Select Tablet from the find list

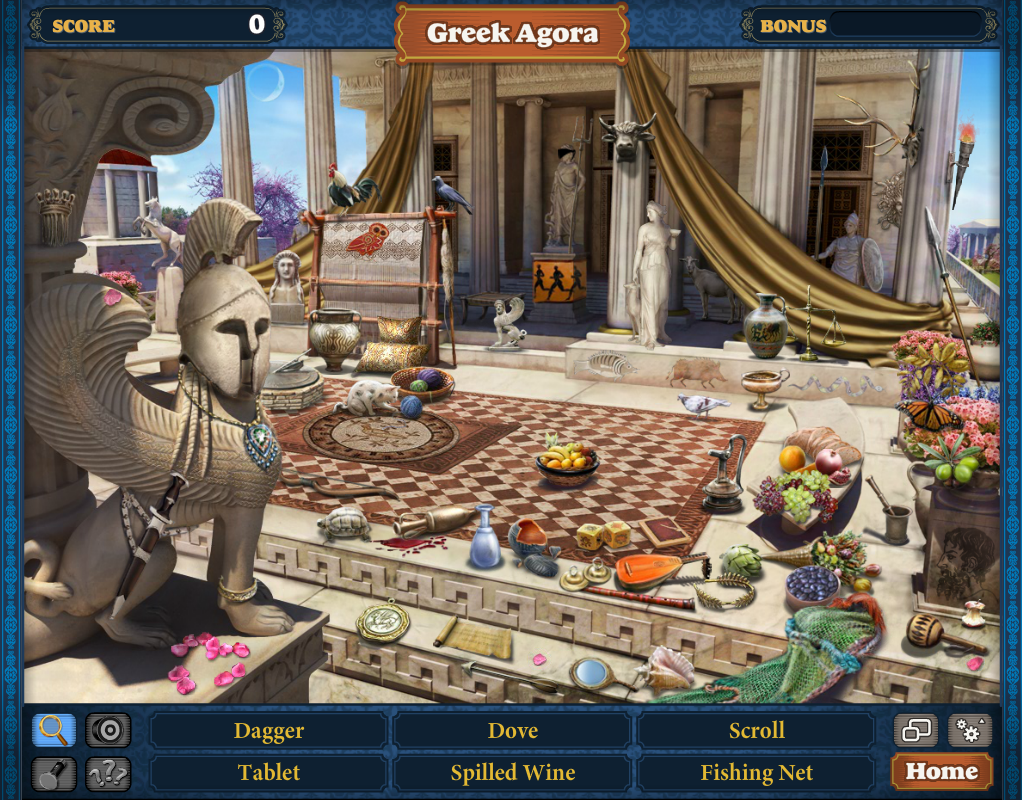268,773
